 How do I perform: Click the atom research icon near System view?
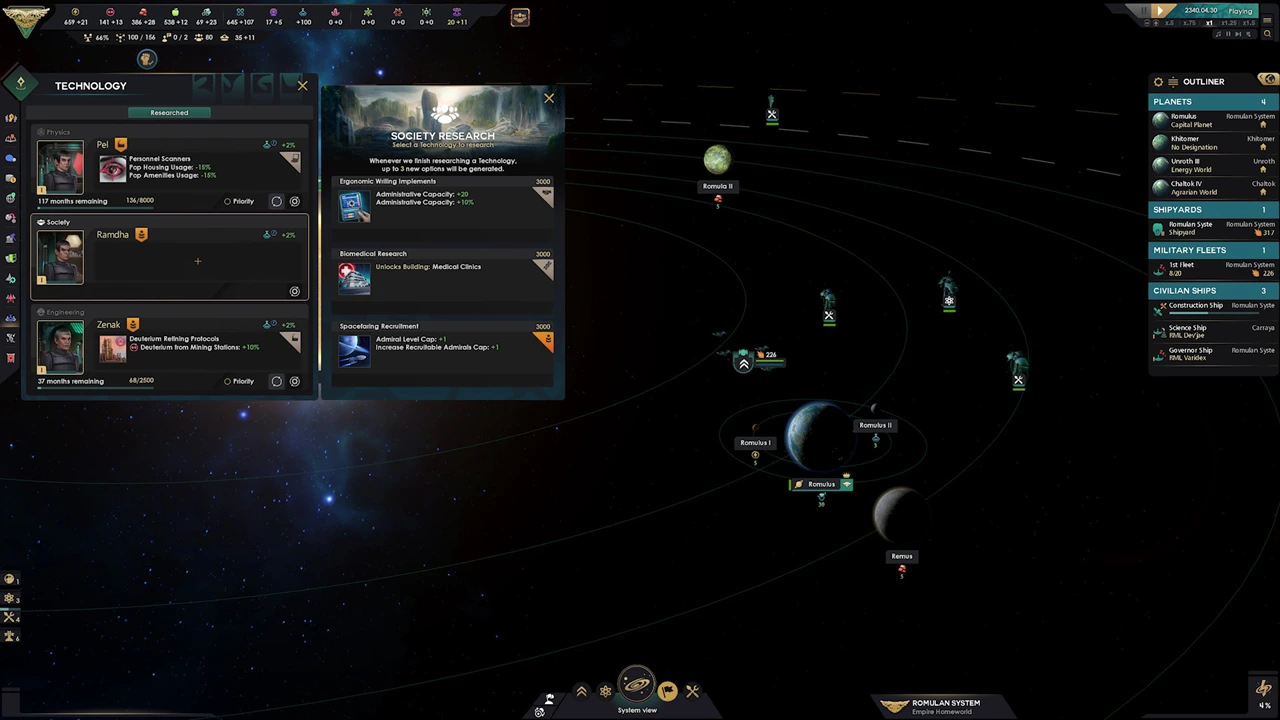tap(605, 690)
